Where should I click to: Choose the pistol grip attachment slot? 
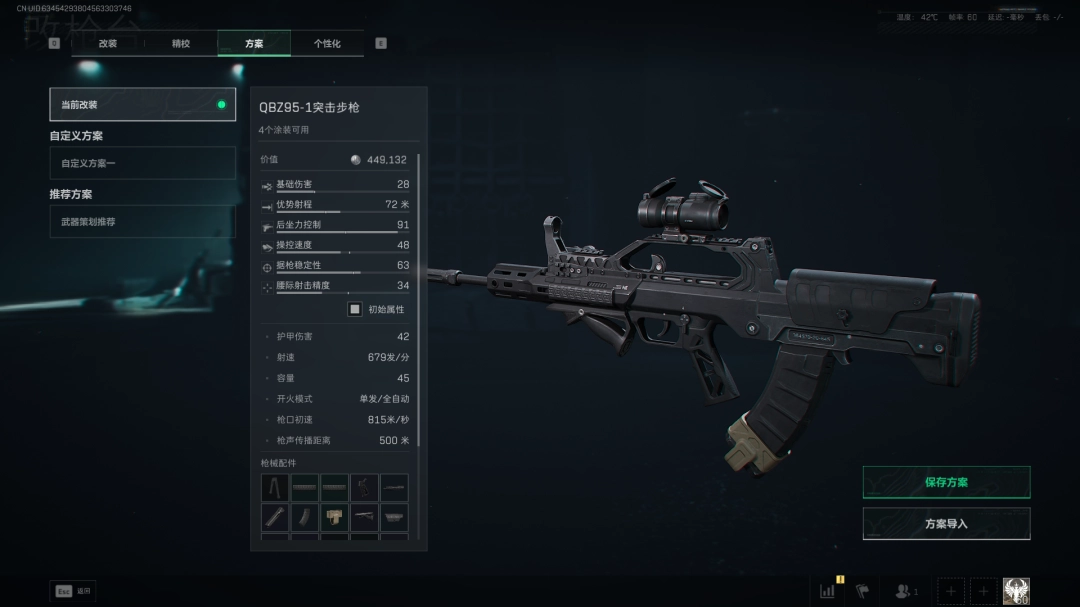click(x=364, y=488)
